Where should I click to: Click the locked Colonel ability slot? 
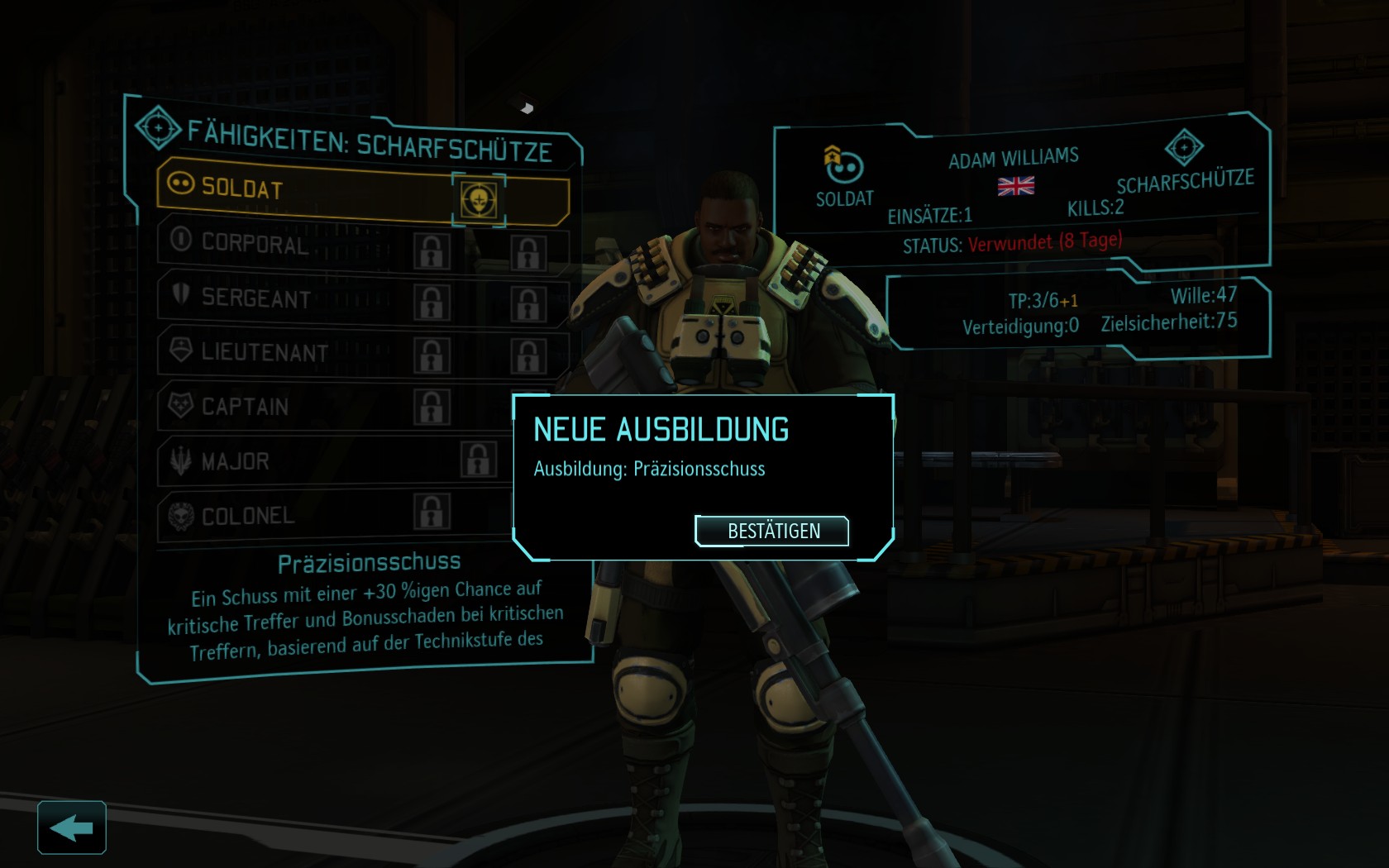tap(432, 512)
